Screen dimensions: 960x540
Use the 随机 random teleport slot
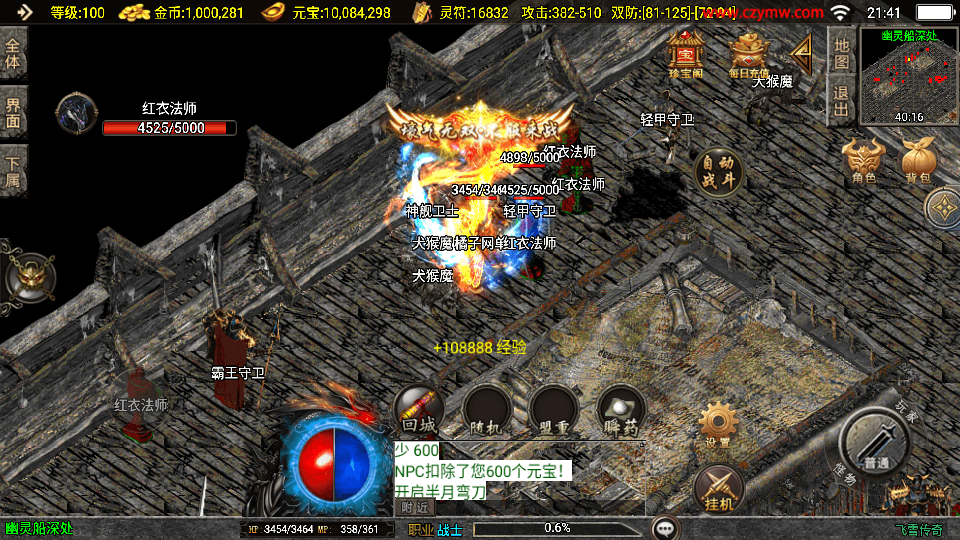tap(487, 410)
